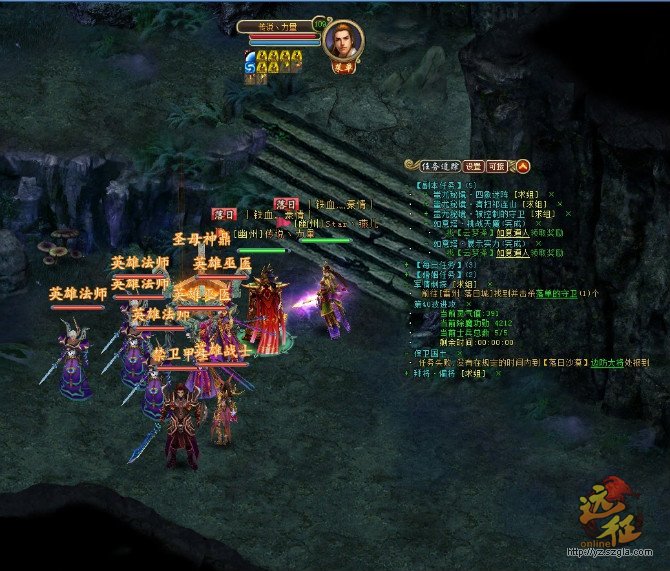Click the 可接 quests button
Image resolution: width=670 pixels, height=571 pixels.
coord(496,166)
